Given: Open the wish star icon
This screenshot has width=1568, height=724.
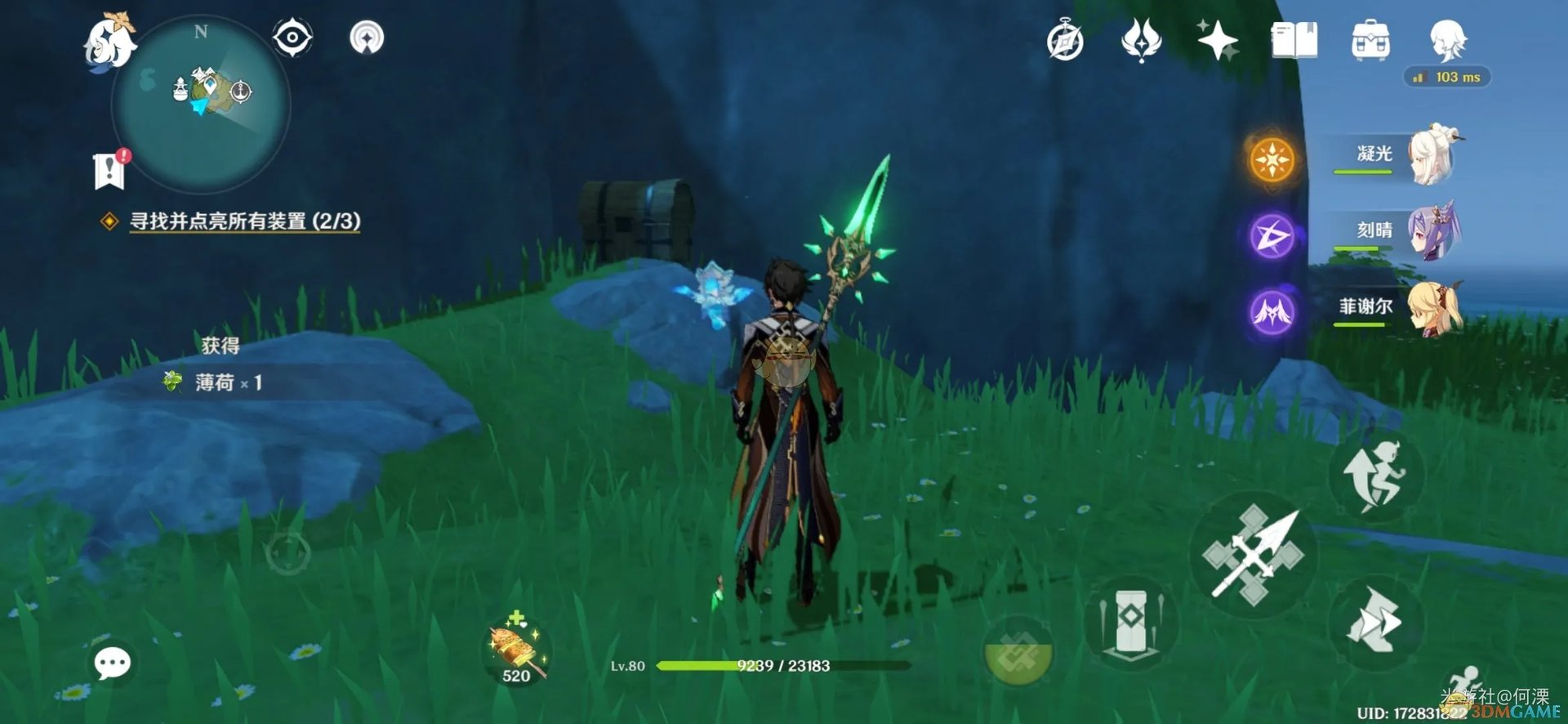Looking at the screenshot, I should 1217,41.
